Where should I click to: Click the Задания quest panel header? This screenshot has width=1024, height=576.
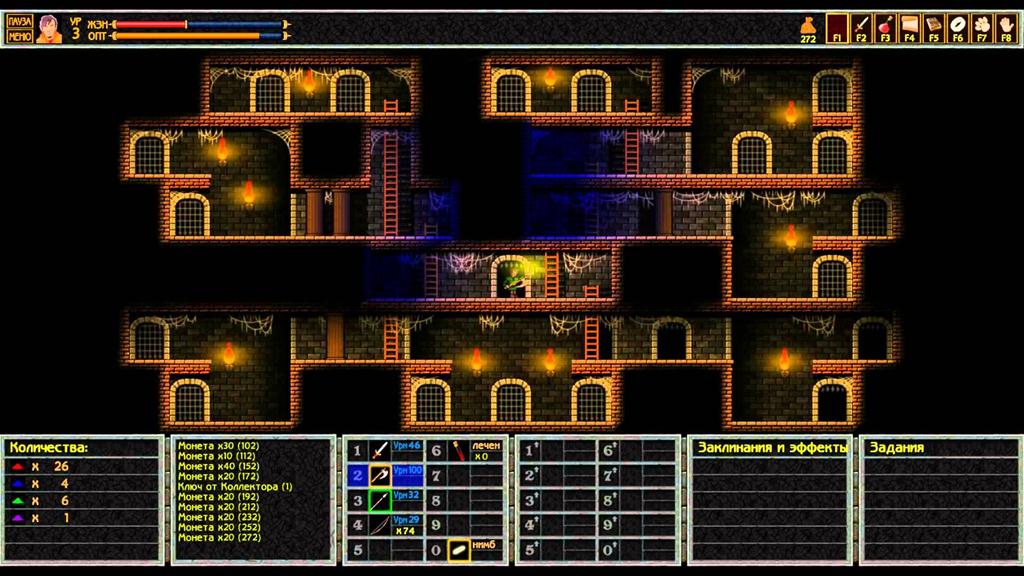tap(896, 447)
